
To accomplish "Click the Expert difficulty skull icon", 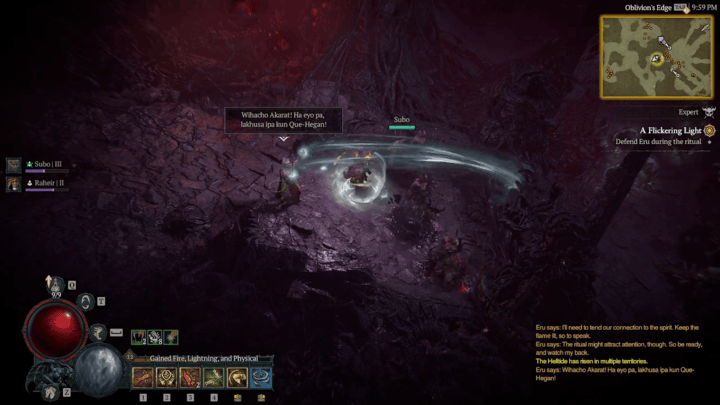I will [709, 112].
